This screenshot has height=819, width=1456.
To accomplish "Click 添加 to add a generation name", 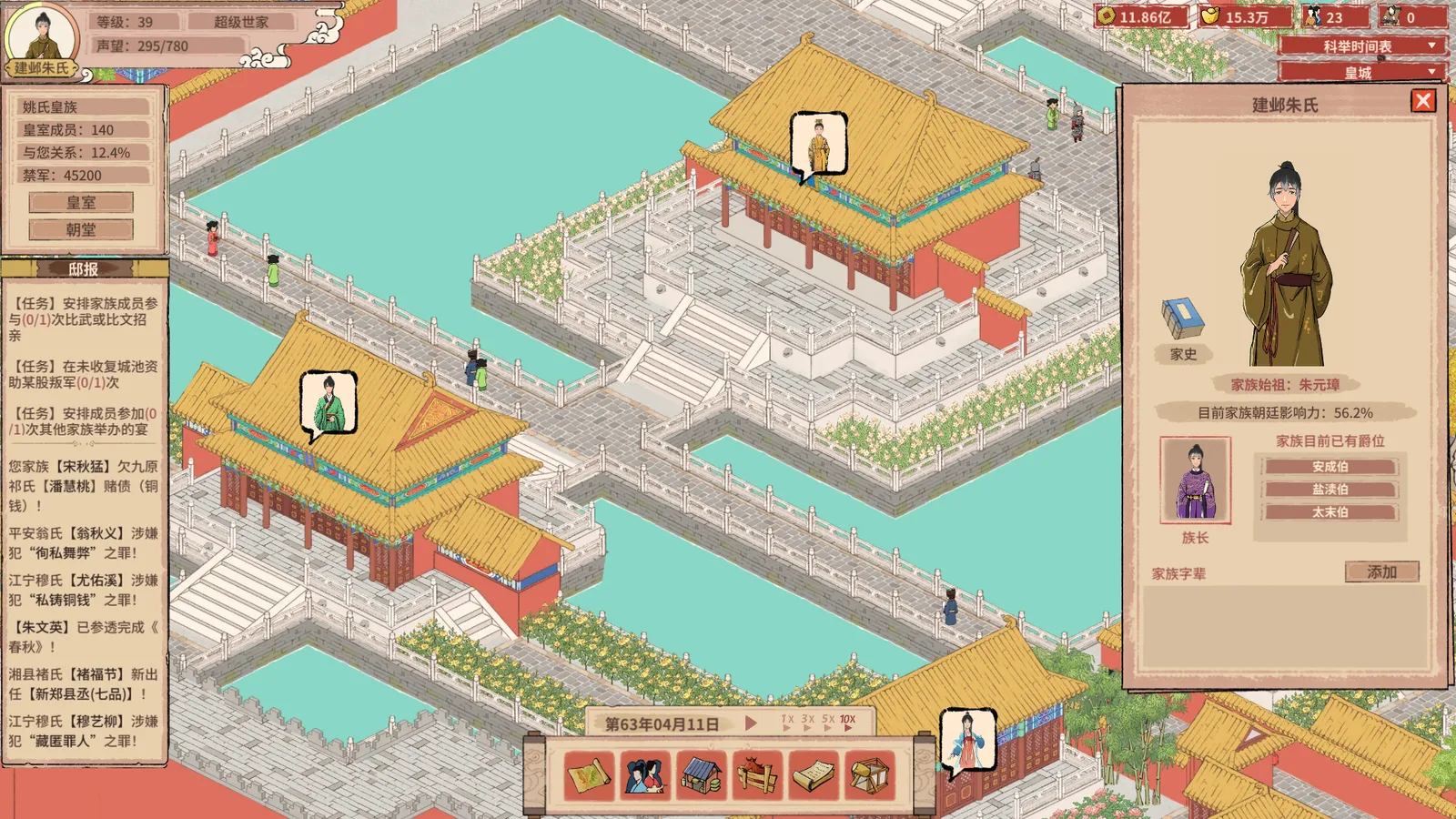I will 1381,571.
